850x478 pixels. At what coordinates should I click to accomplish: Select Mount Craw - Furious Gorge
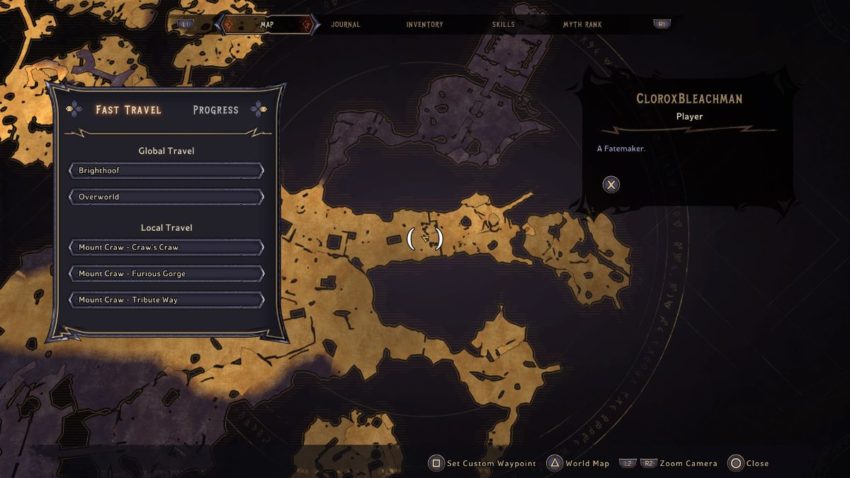pos(167,273)
